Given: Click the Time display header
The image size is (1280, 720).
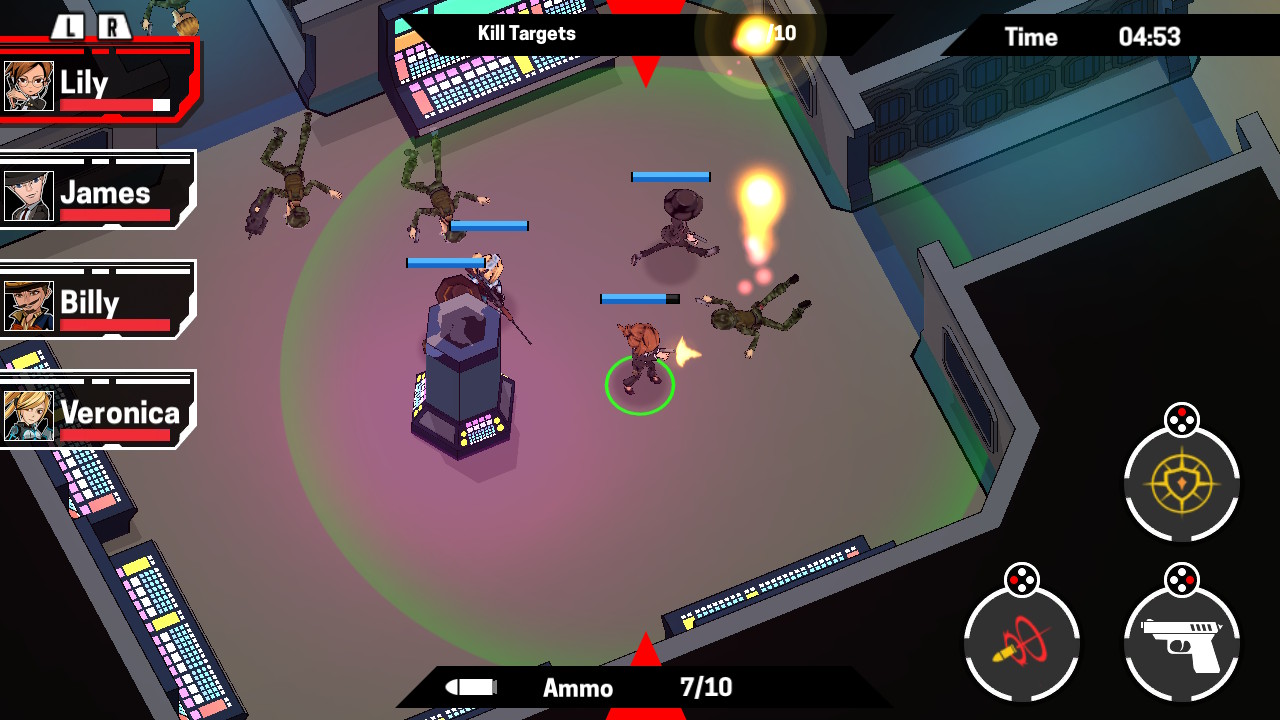Looking at the screenshot, I should point(1031,38).
